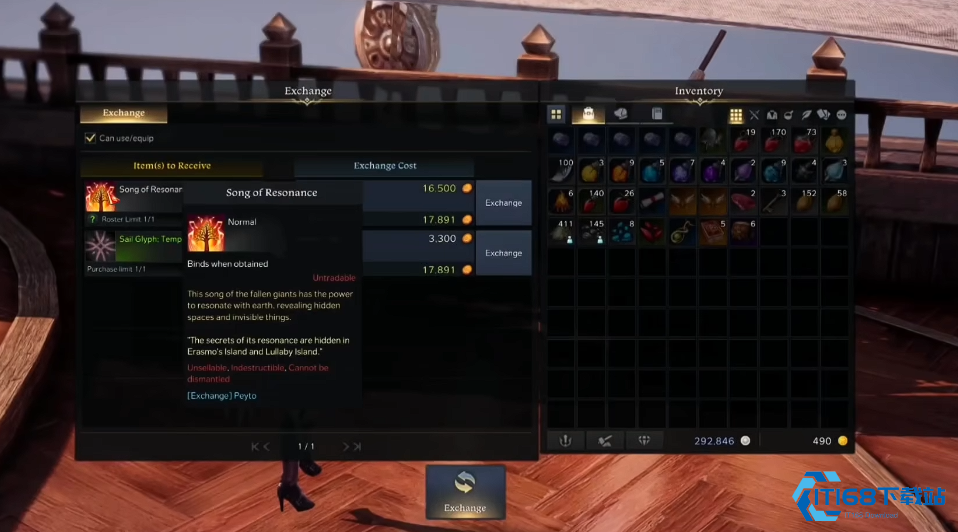Click the Exchange tab in the Exchange window

[x=123, y=114]
